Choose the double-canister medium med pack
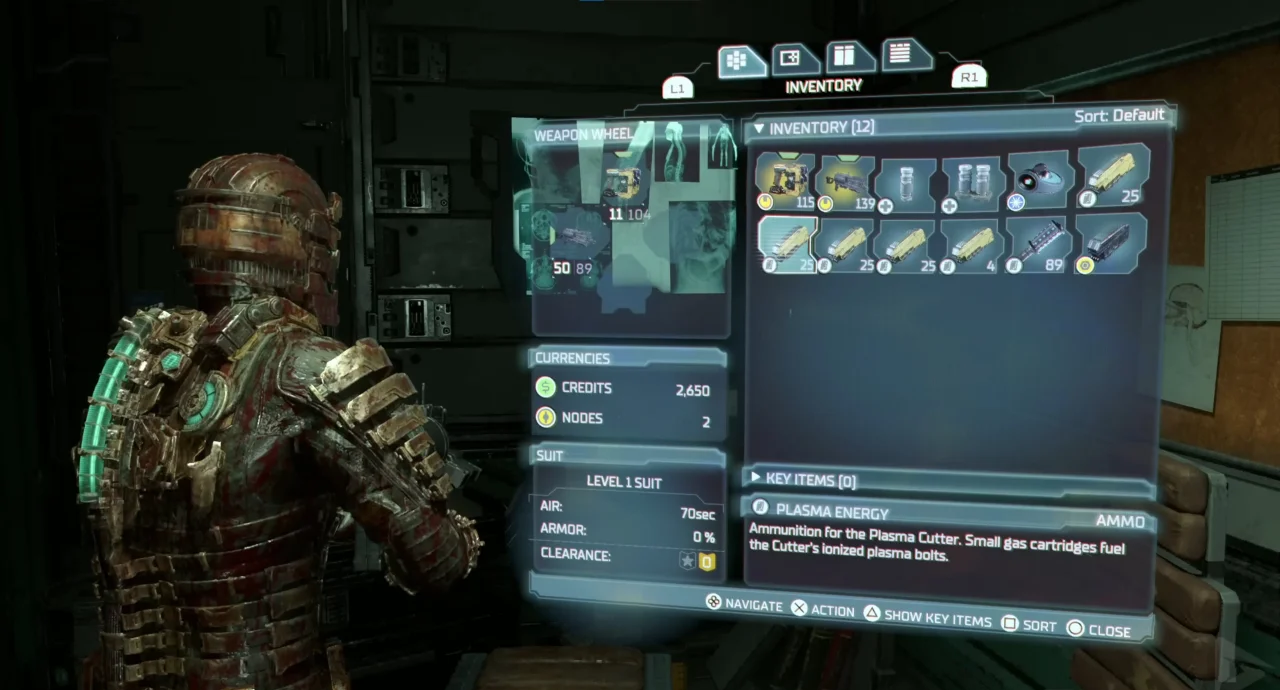Image resolution: width=1280 pixels, height=690 pixels. (972, 183)
